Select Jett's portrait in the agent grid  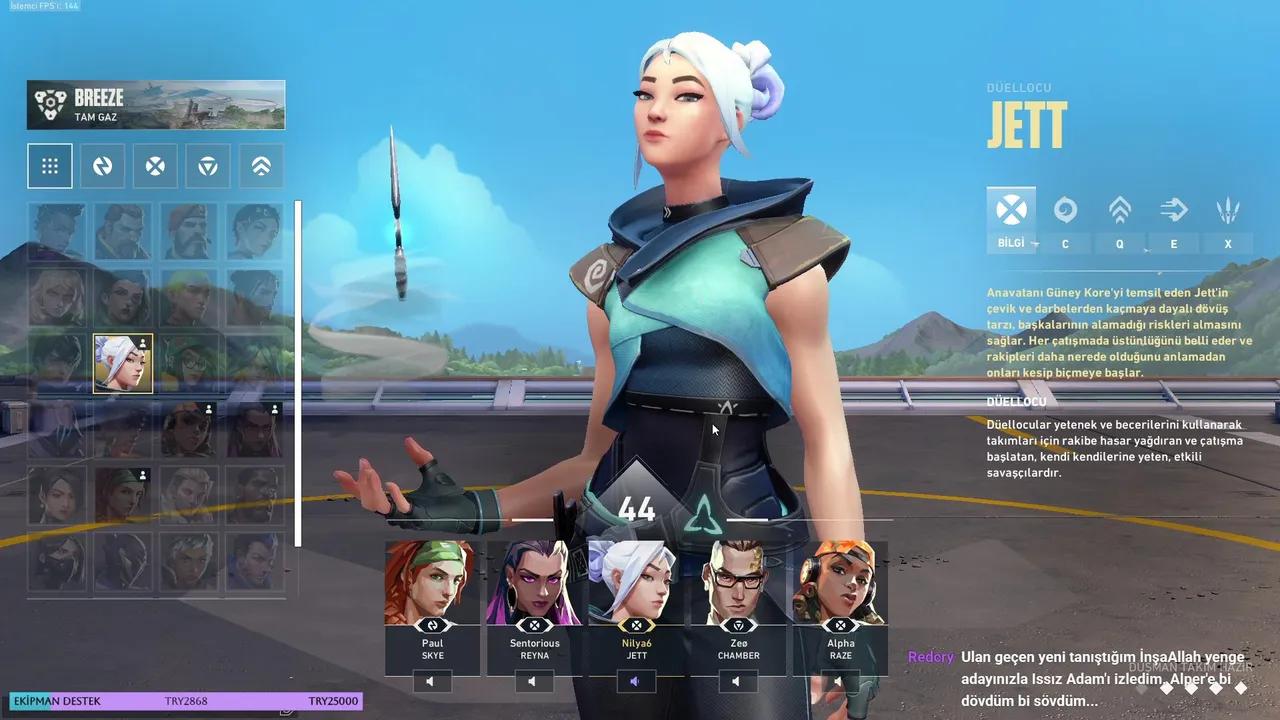(x=122, y=362)
